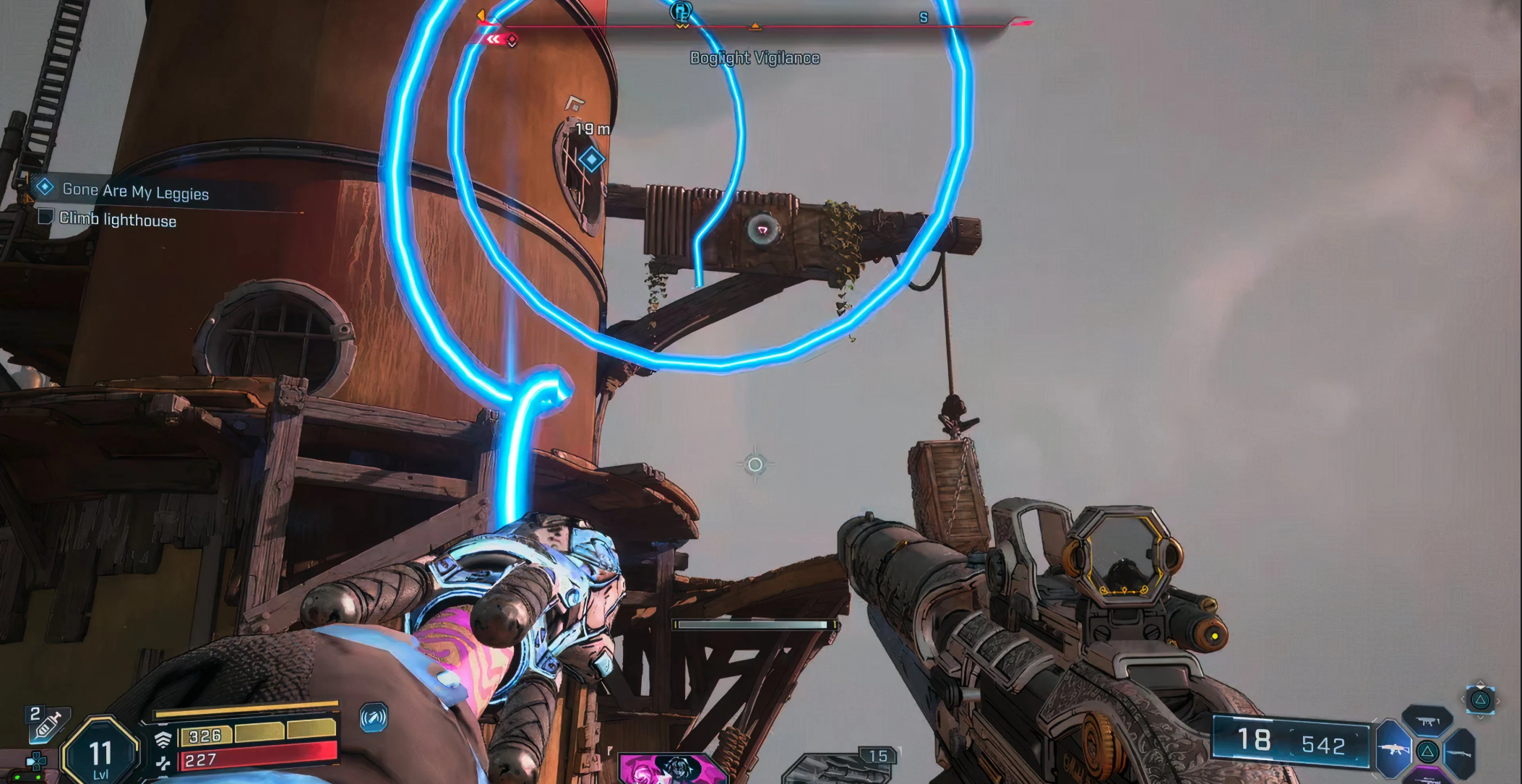The image size is (1522, 784).
Task: Activate the blue signal-burst skill icon
Action: (x=374, y=718)
